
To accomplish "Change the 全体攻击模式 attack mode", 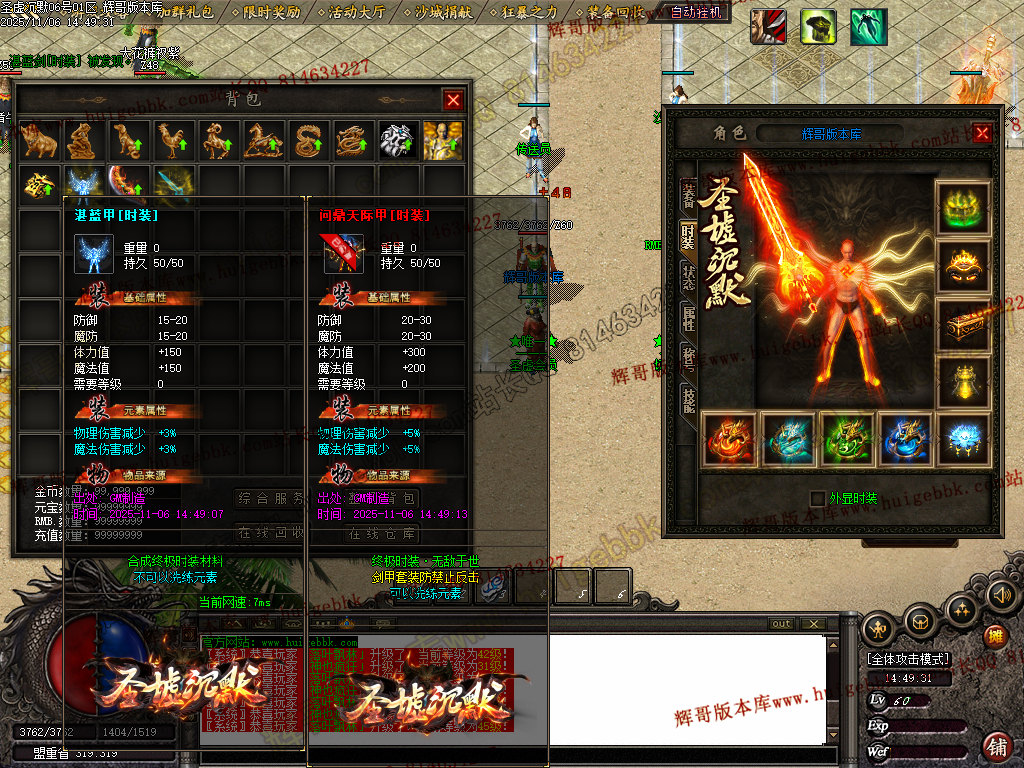I will [x=908, y=660].
